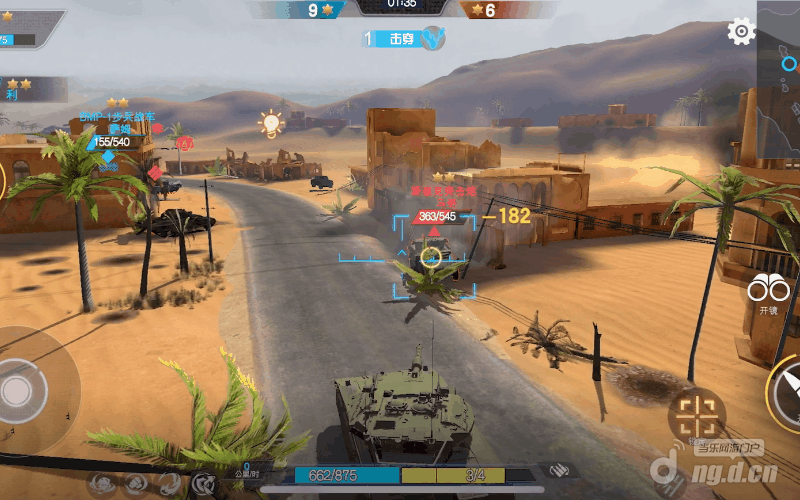Tap the binoculars scope (开镜) button
800x500 pixels.
click(768, 291)
